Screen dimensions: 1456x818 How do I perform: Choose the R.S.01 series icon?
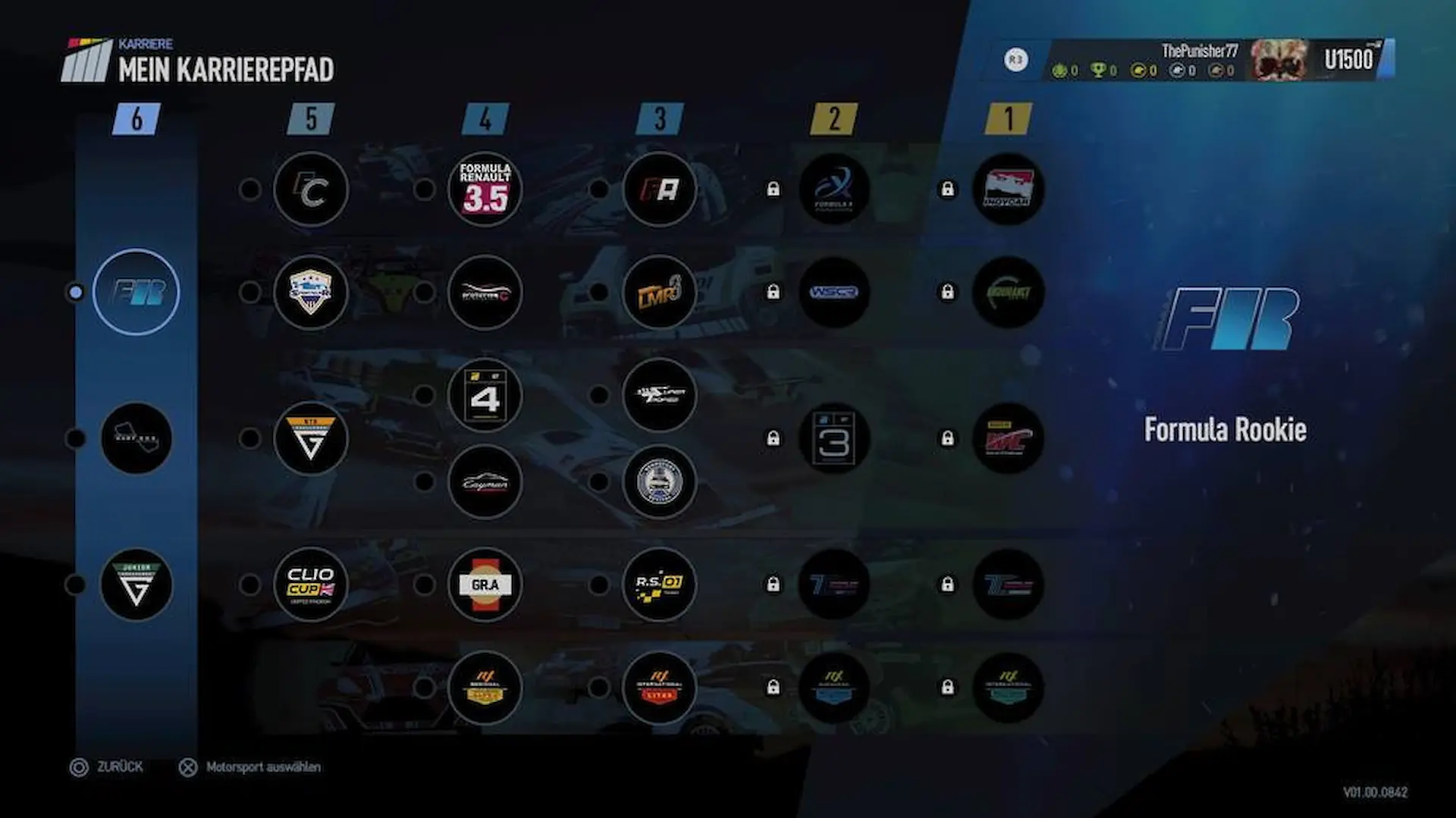coord(660,585)
